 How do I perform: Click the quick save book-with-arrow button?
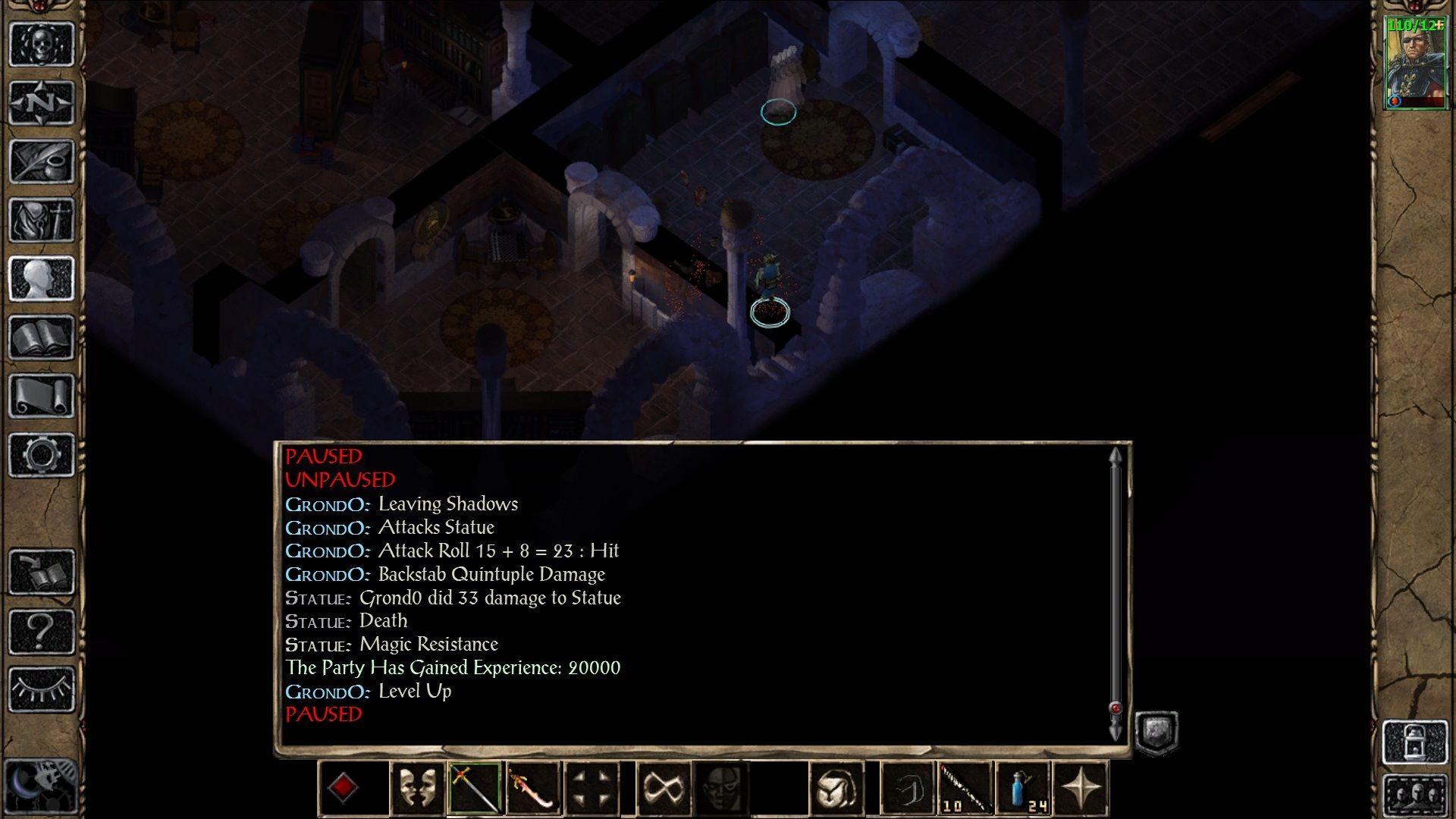pyautogui.click(x=42, y=573)
